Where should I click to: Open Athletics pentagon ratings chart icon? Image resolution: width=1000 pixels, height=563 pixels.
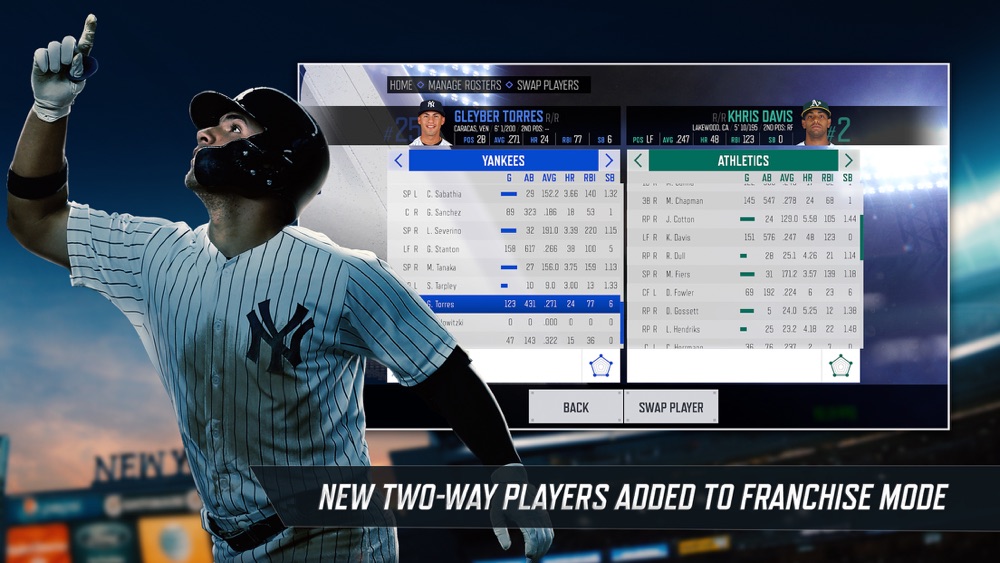pos(840,365)
